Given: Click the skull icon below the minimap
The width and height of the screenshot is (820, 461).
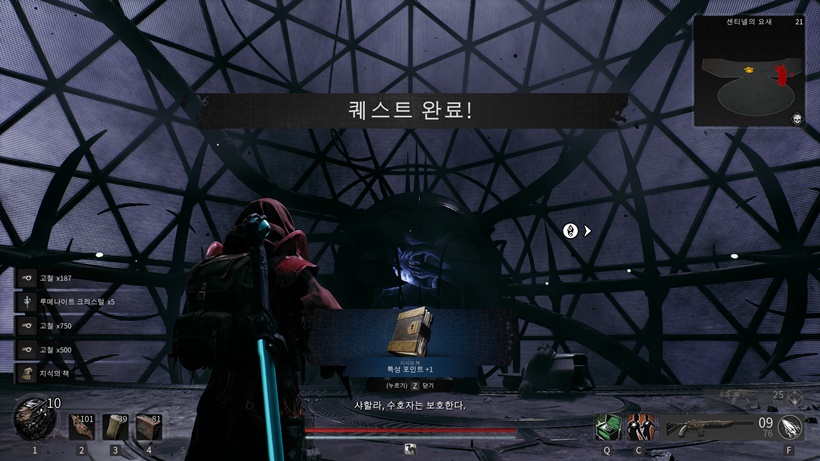Looking at the screenshot, I should tap(797, 120).
